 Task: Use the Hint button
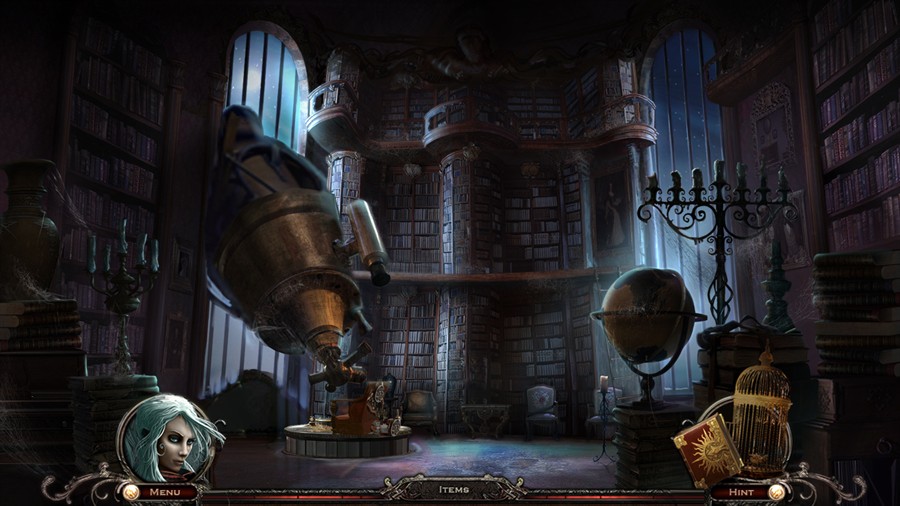point(741,491)
